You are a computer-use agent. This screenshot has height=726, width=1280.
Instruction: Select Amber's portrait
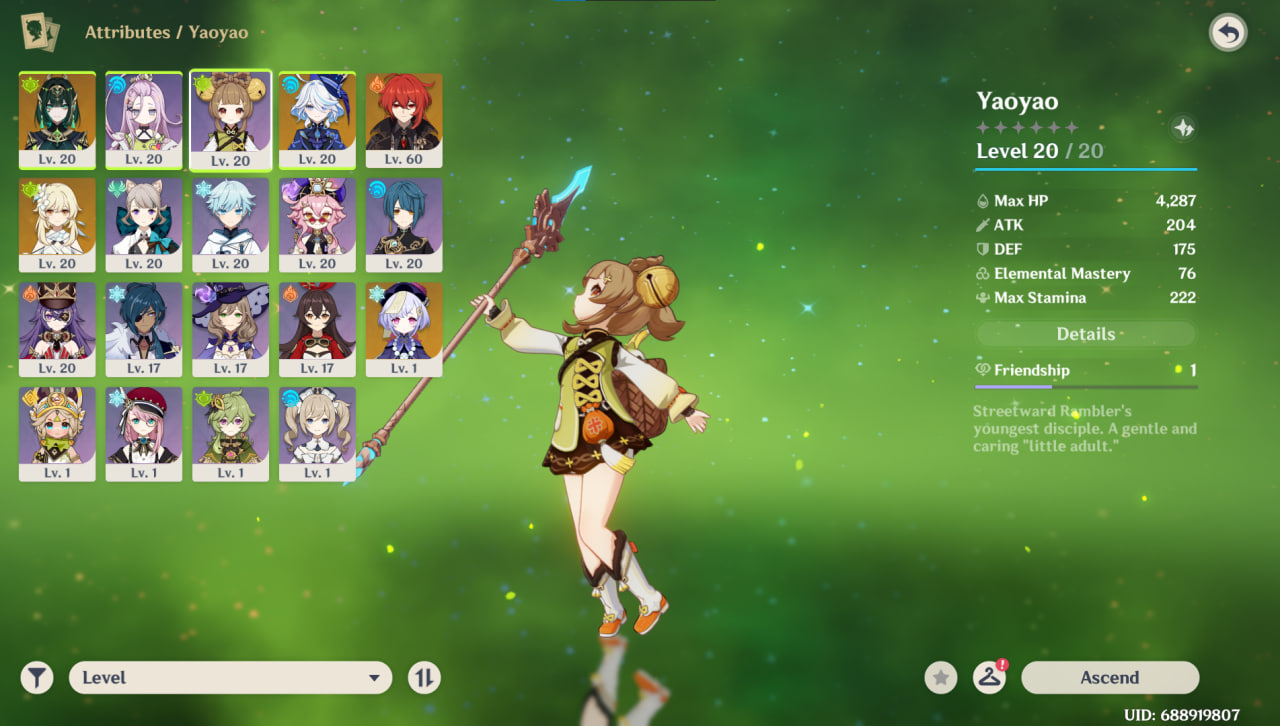317,329
